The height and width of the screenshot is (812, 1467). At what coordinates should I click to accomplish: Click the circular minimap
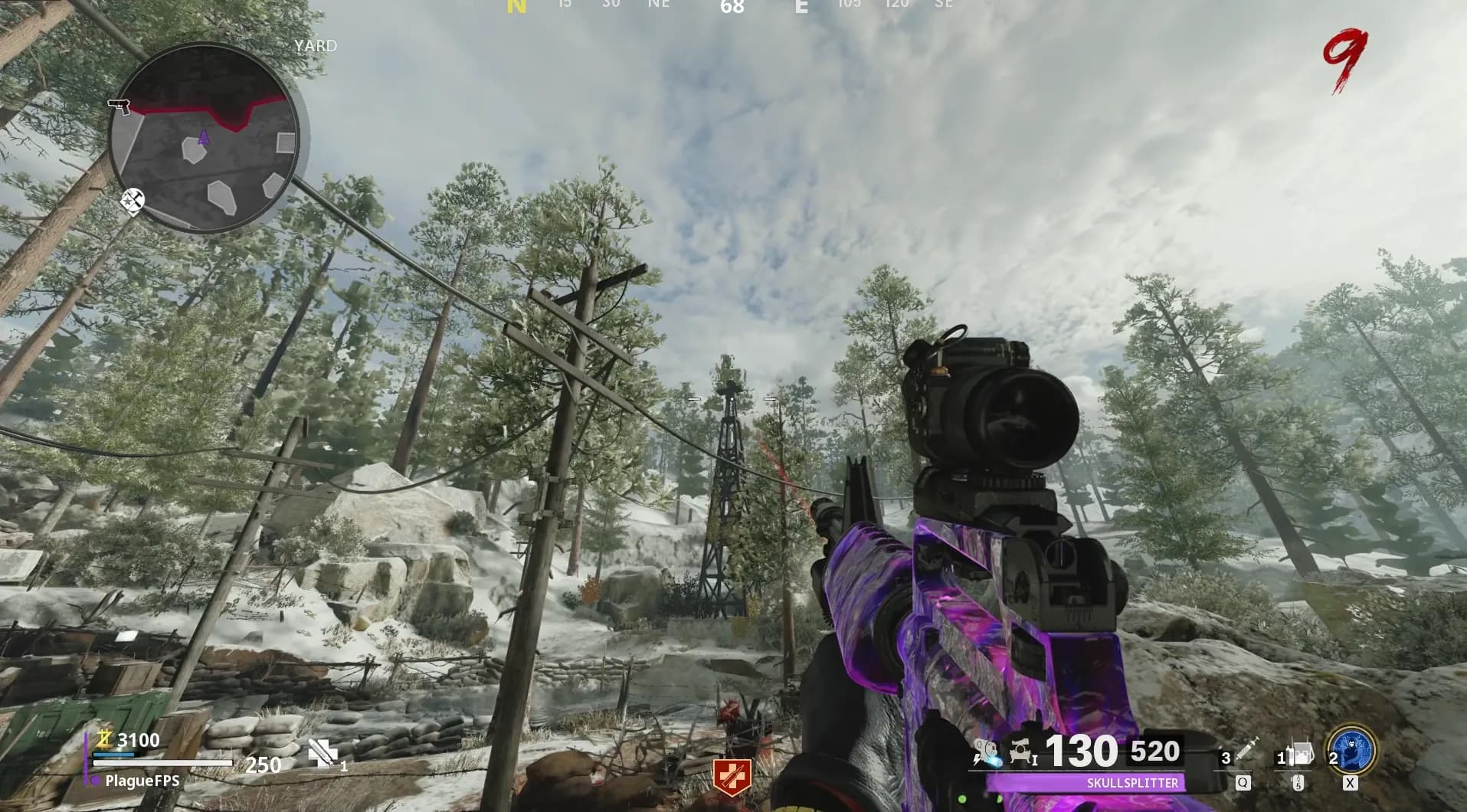[205, 137]
